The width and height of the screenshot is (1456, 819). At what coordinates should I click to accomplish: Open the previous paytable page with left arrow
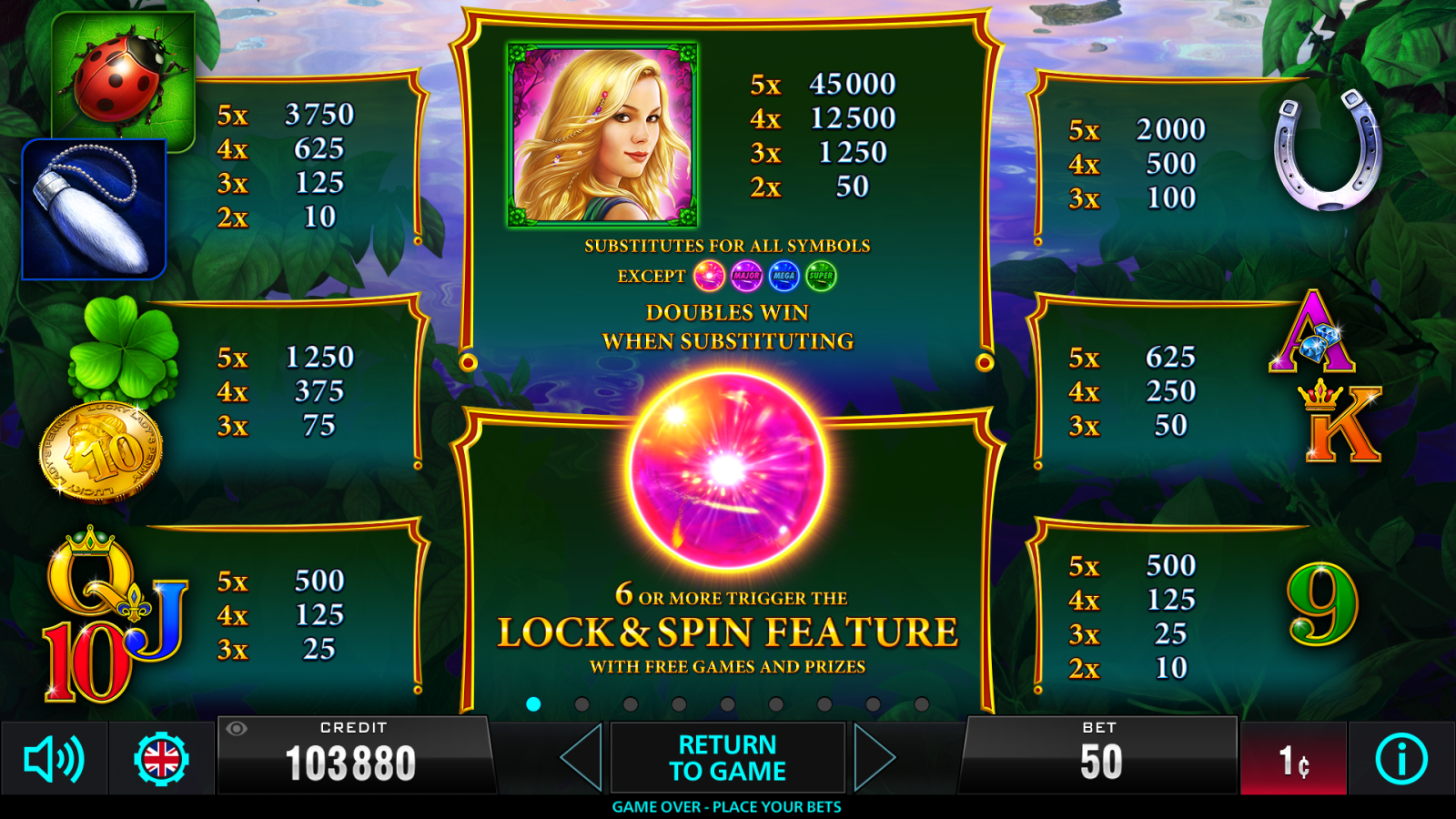coord(580,758)
